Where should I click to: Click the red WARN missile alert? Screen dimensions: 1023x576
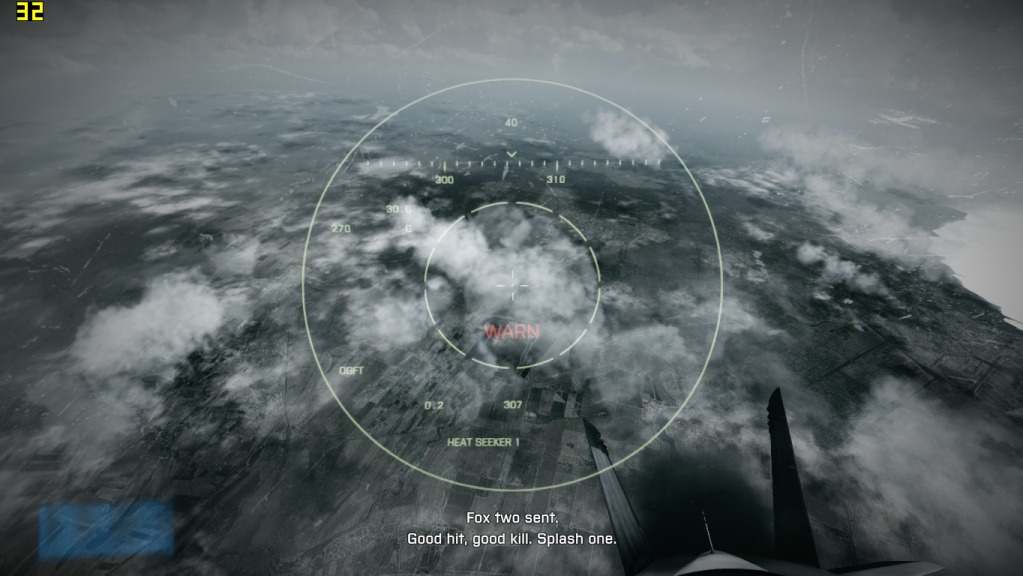(x=512, y=331)
